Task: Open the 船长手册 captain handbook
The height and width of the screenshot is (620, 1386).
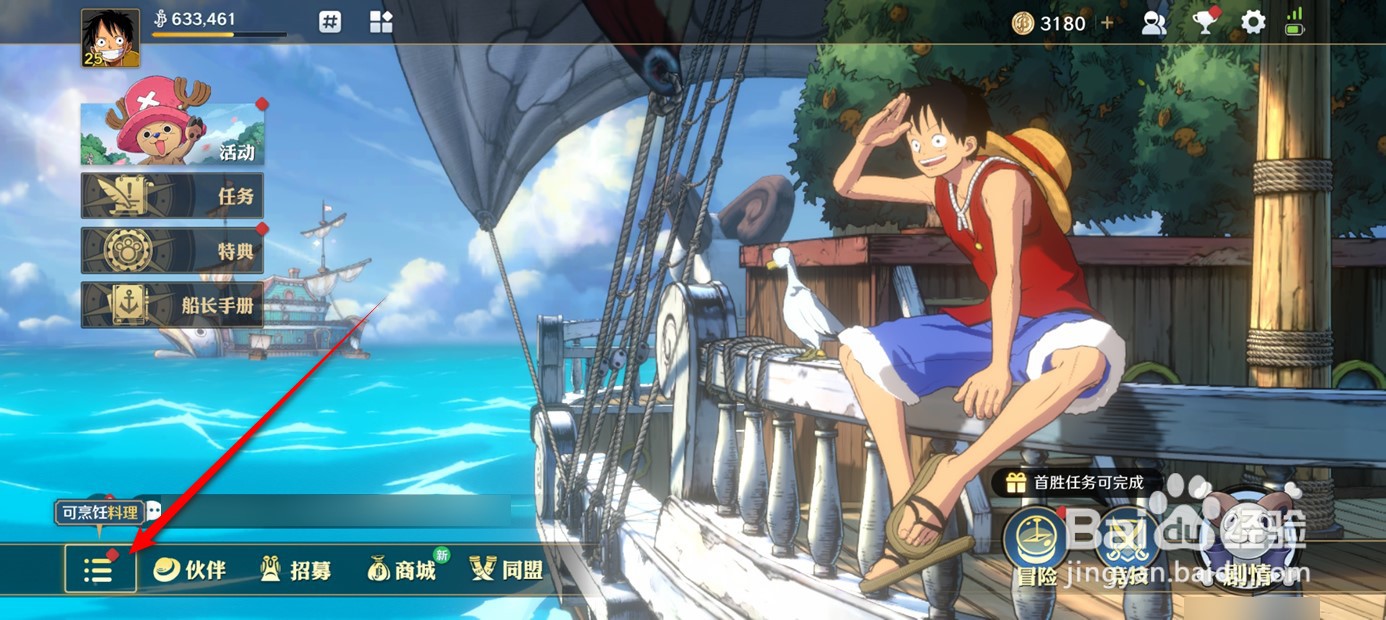Action: point(172,305)
